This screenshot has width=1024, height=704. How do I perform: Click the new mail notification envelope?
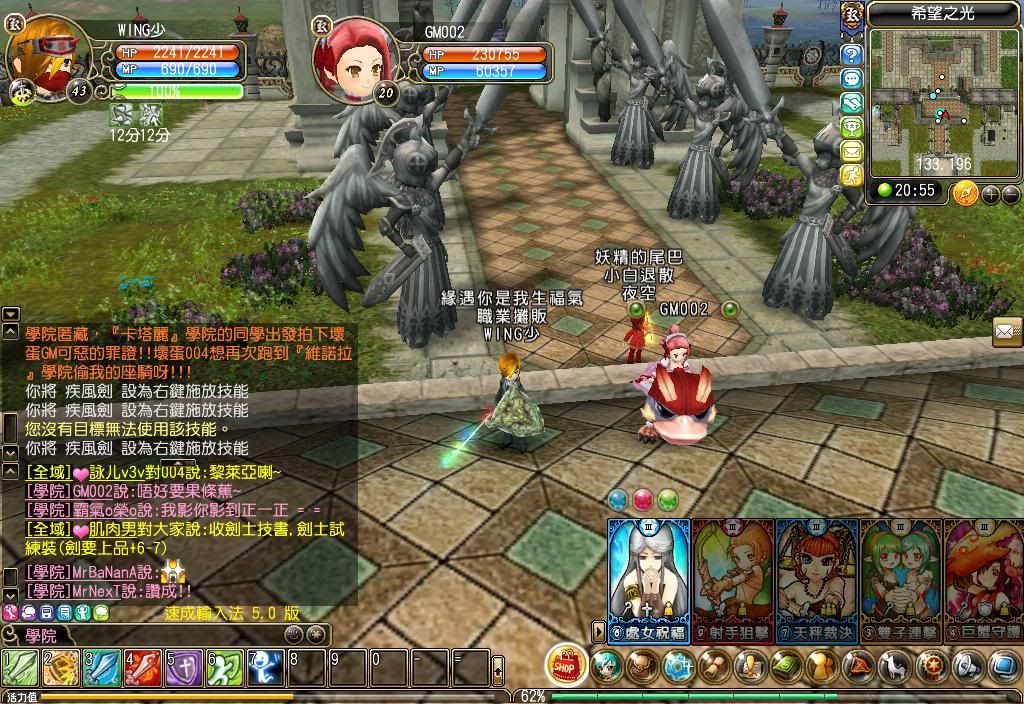pyautogui.click(x=1007, y=331)
